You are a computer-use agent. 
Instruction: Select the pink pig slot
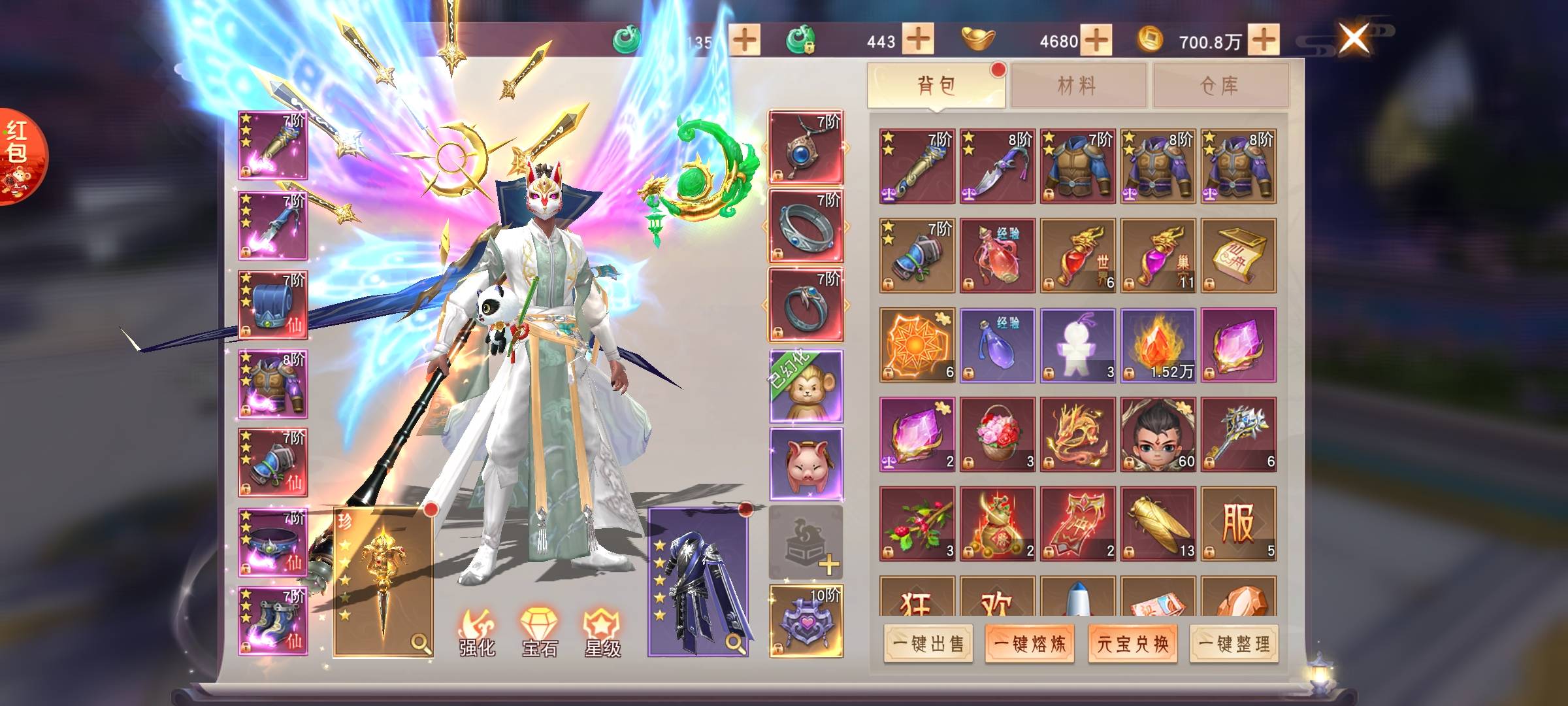pyautogui.click(x=806, y=465)
